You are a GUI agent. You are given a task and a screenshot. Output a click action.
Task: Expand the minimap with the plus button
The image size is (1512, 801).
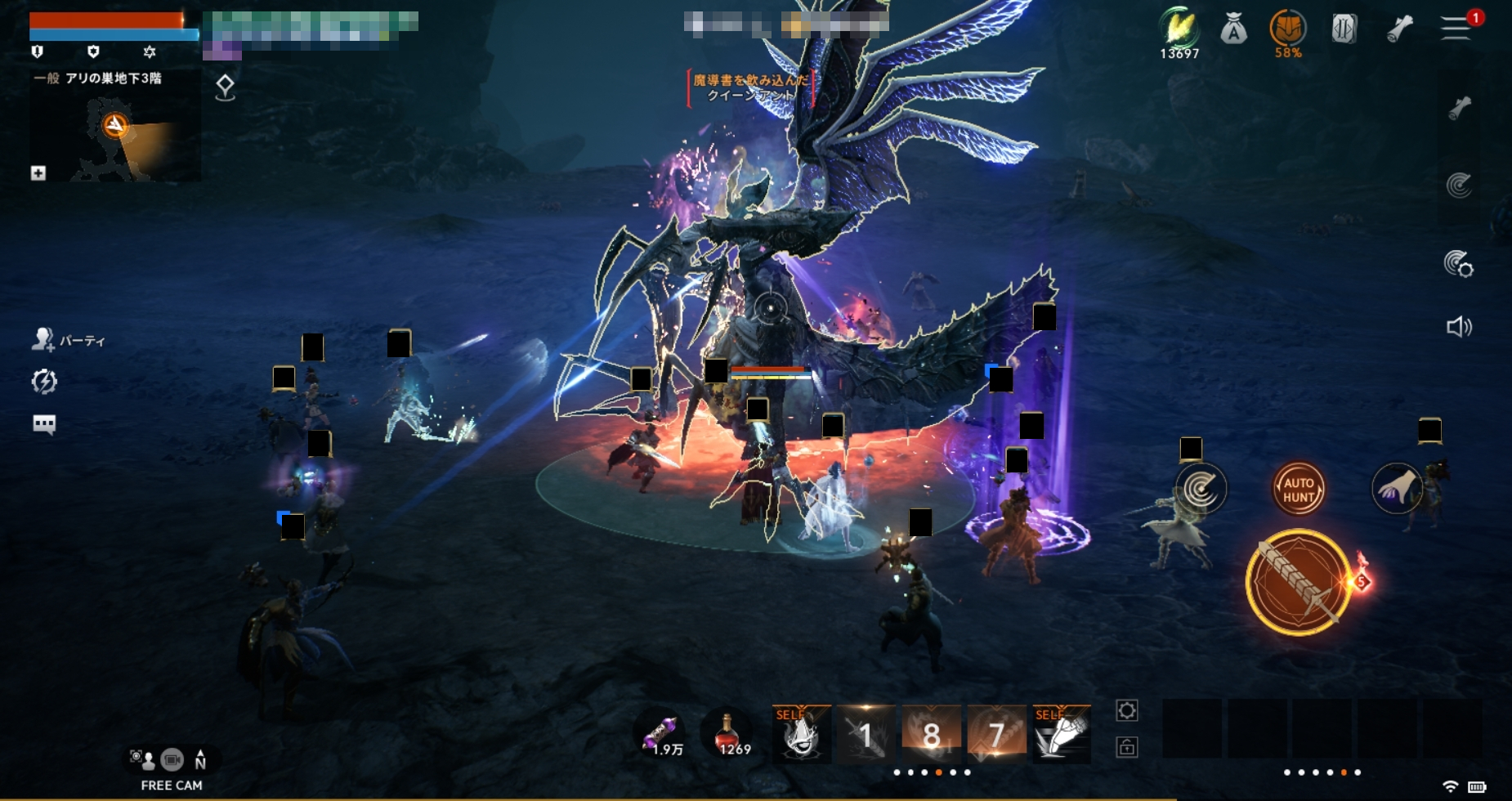[38, 173]
